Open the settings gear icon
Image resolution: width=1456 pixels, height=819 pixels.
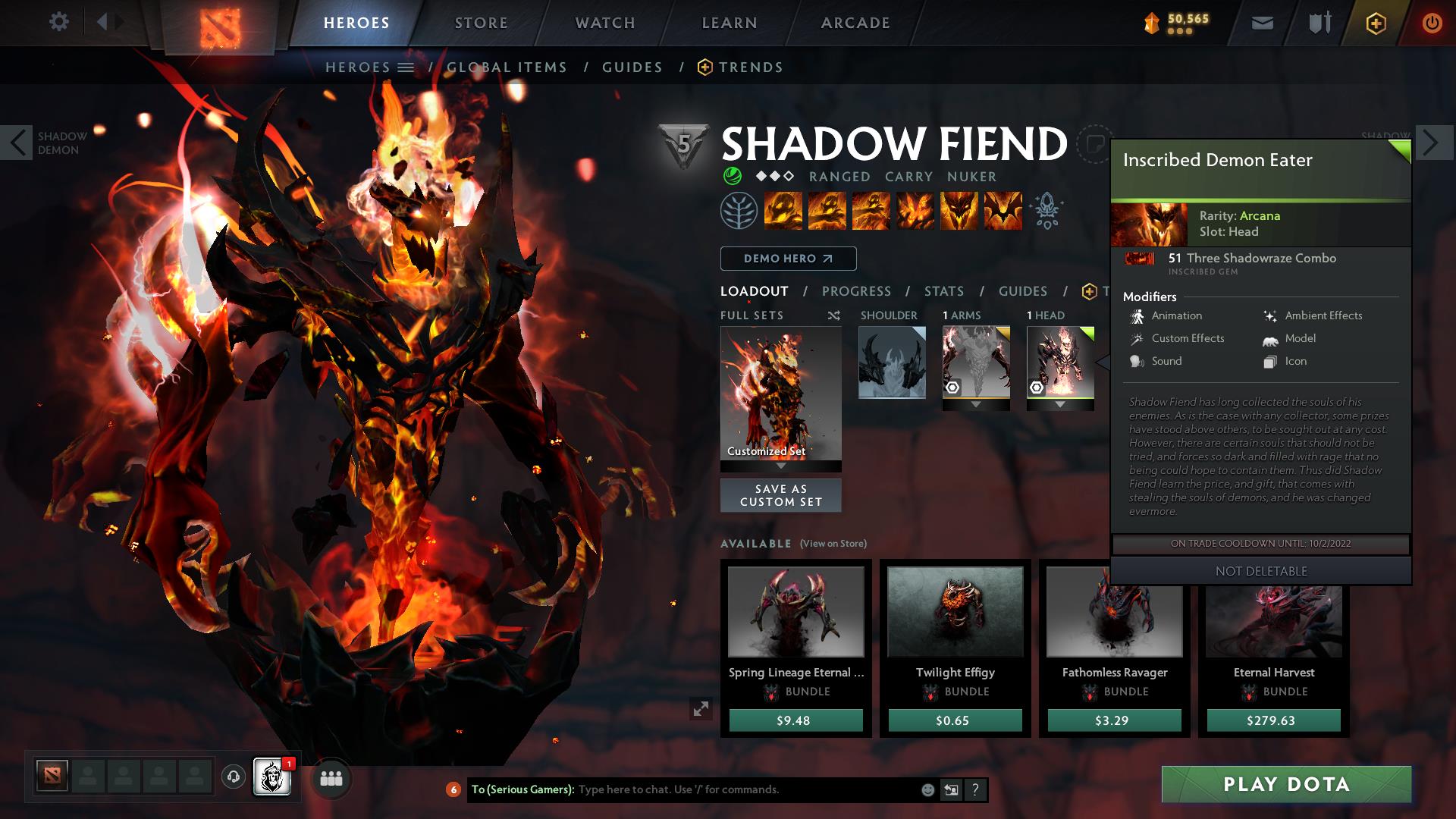point(58,21)
